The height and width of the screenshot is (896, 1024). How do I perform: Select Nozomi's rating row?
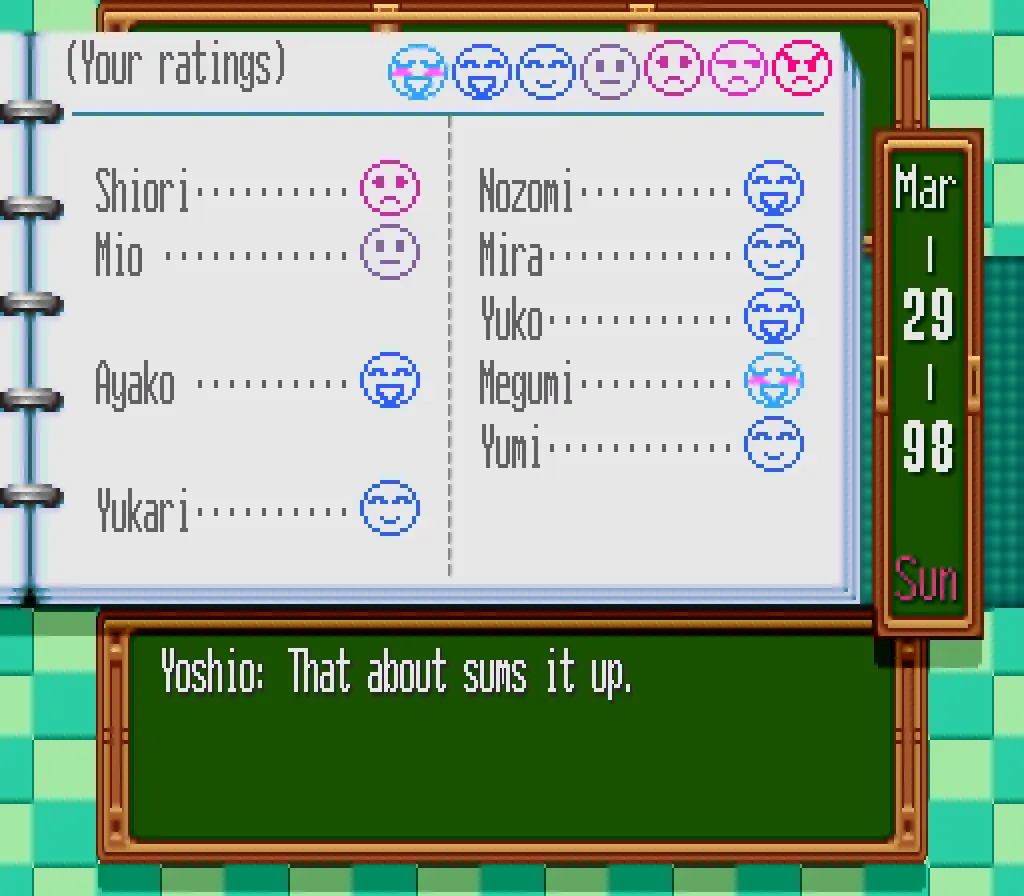640,190
